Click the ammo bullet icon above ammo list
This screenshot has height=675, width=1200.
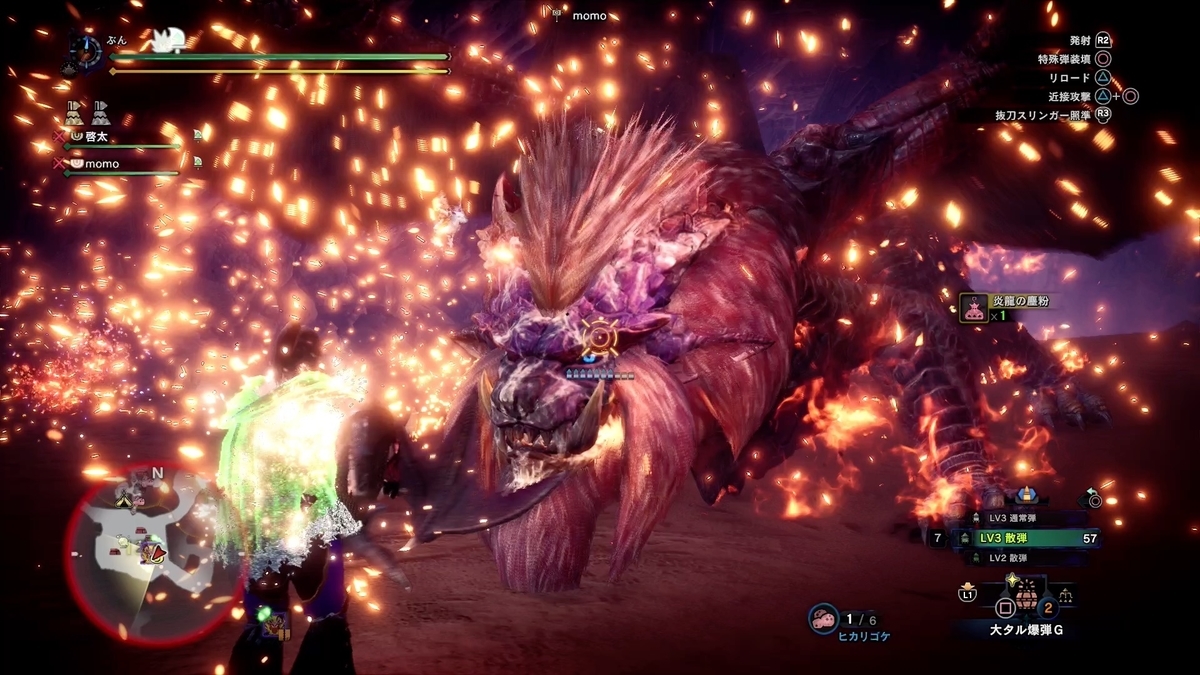tap(1026, 495)
